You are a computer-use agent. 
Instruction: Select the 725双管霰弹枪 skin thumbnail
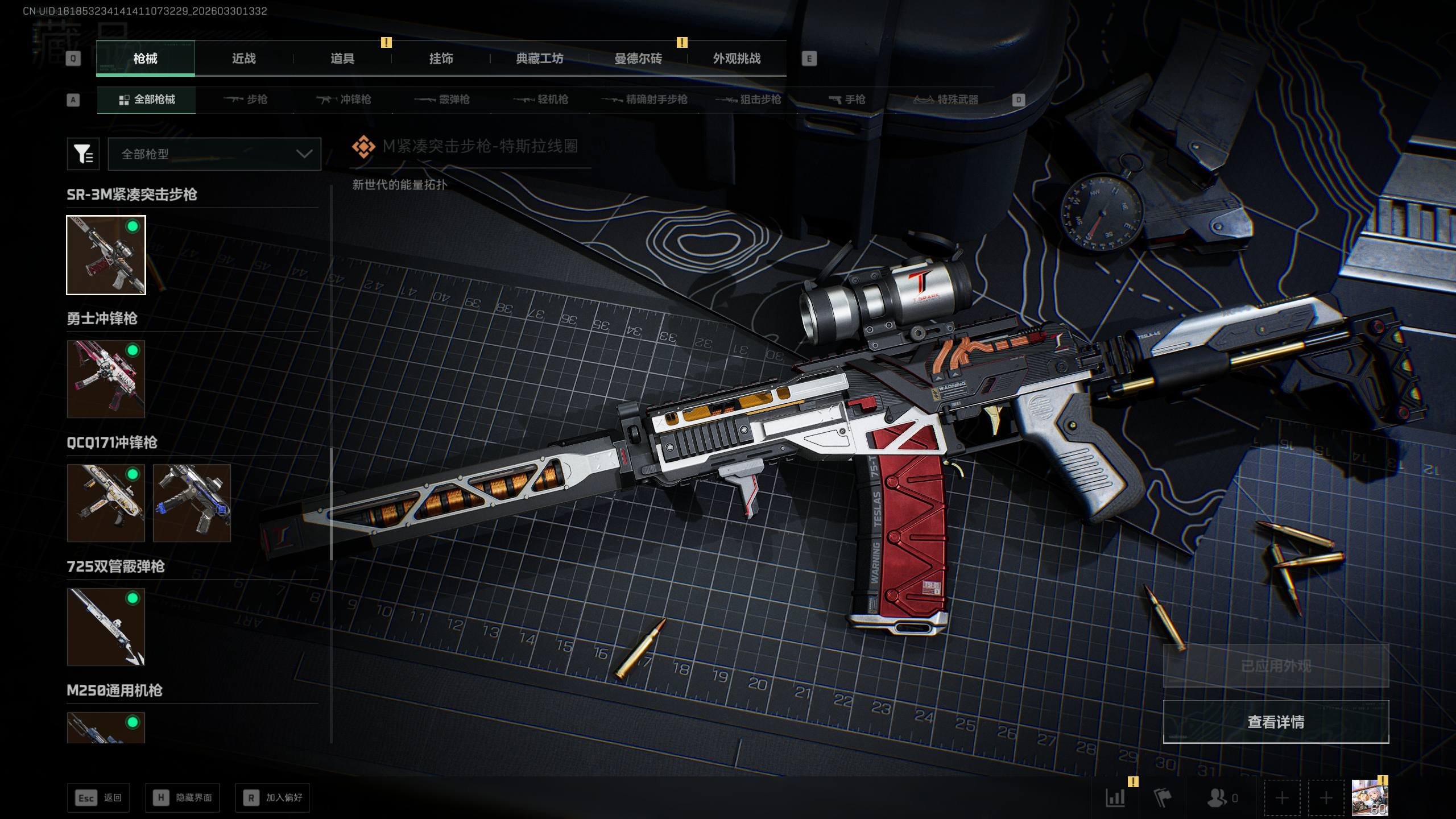[x=106, y=627]
